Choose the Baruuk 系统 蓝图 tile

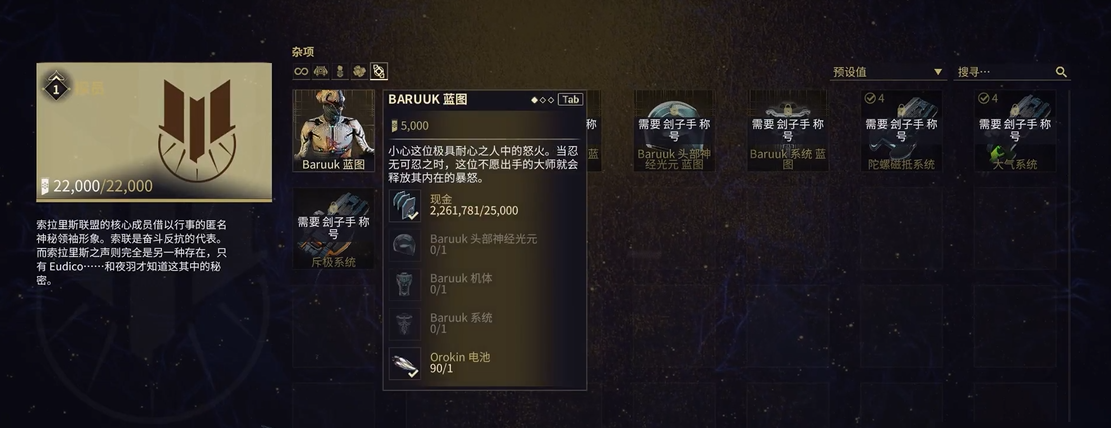click(x=788, y=131)
